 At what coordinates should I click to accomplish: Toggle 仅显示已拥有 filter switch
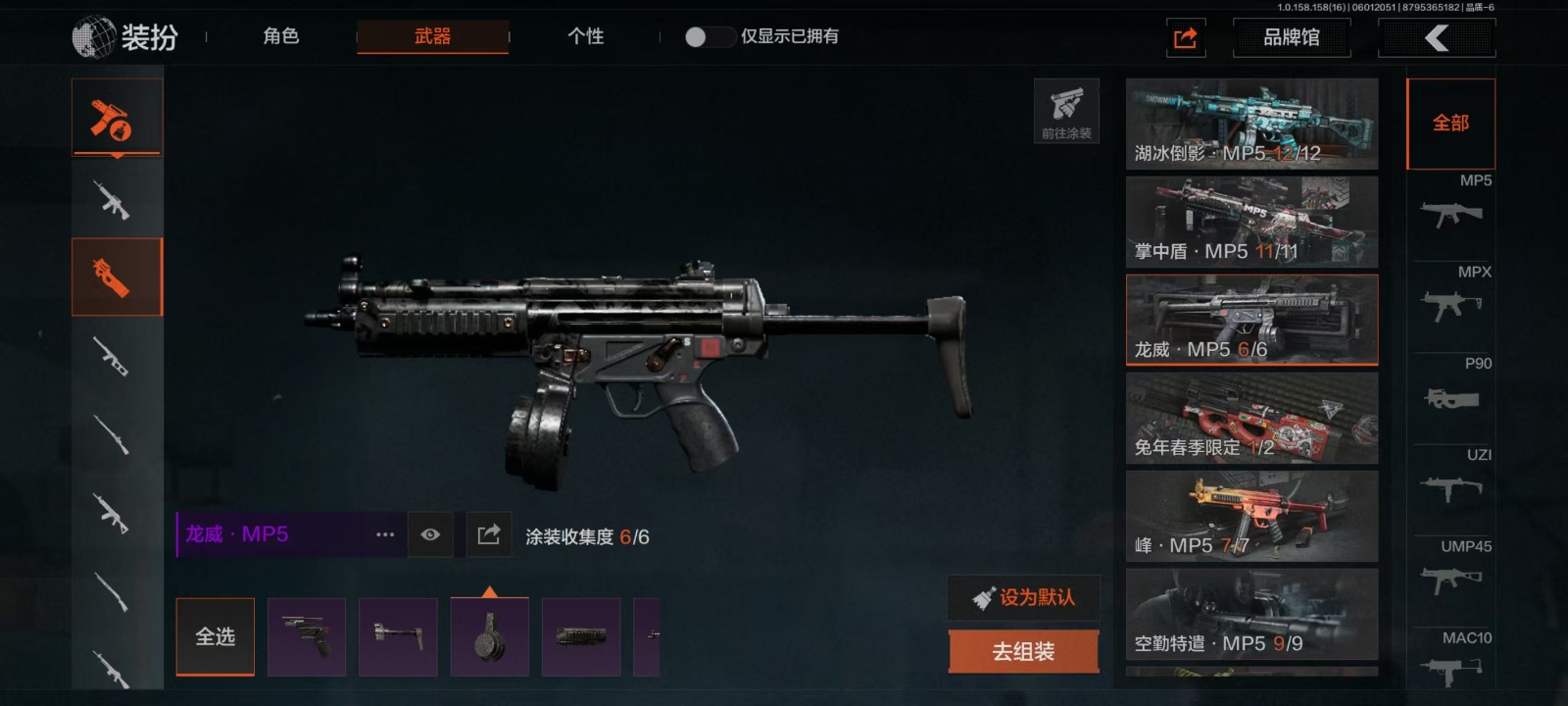tap(709, 37)
